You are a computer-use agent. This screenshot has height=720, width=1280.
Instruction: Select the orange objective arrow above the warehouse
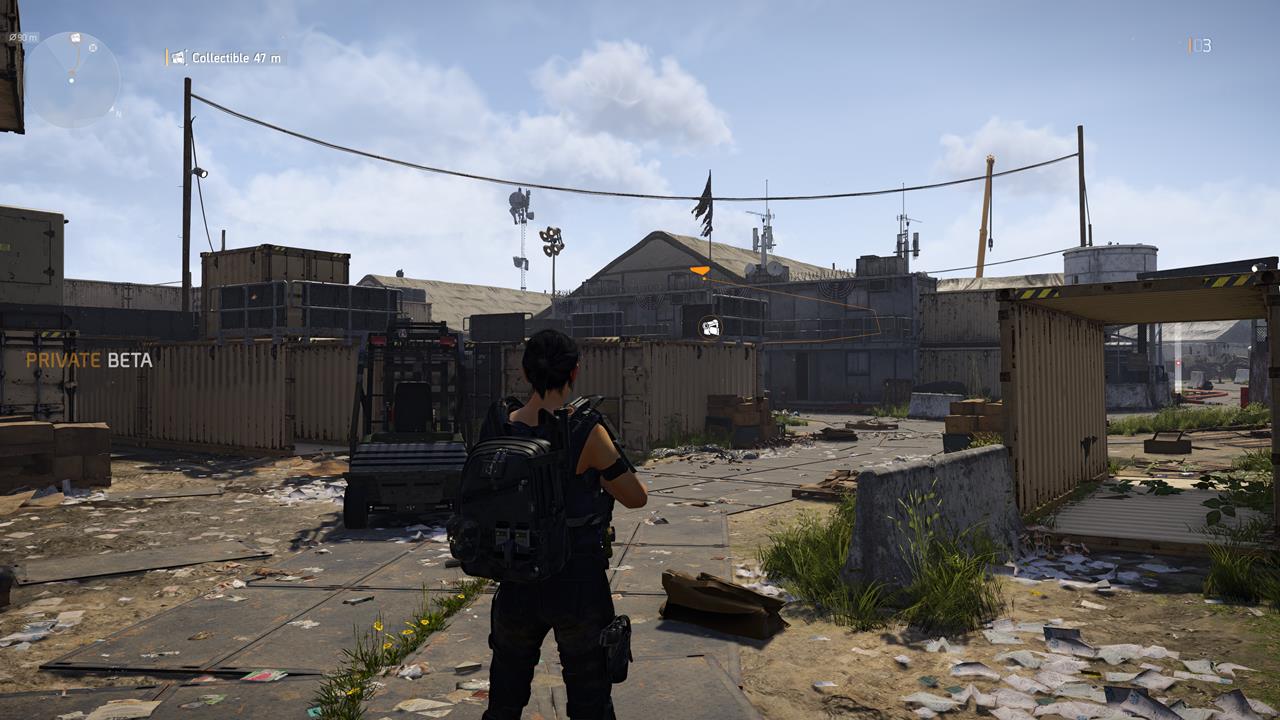pyautogui.click(x=698, y=268)
